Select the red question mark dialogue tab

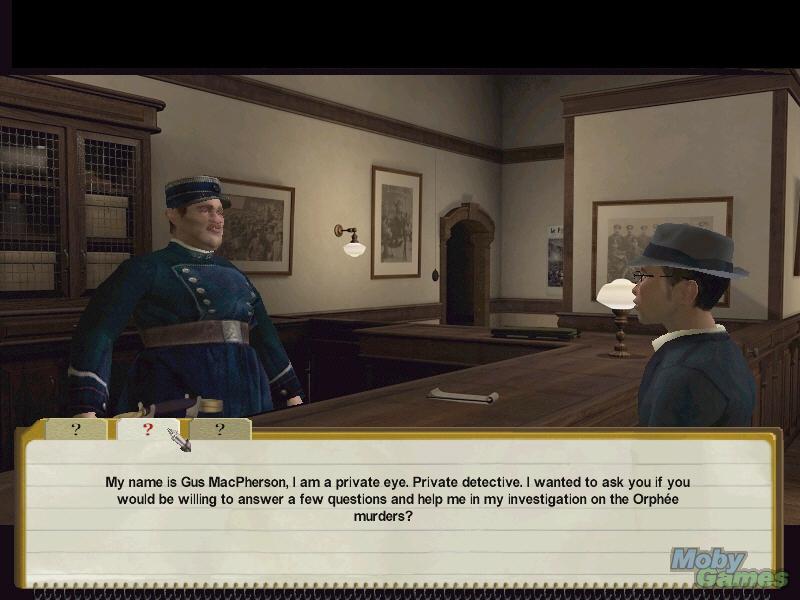(x=147, y=429)
